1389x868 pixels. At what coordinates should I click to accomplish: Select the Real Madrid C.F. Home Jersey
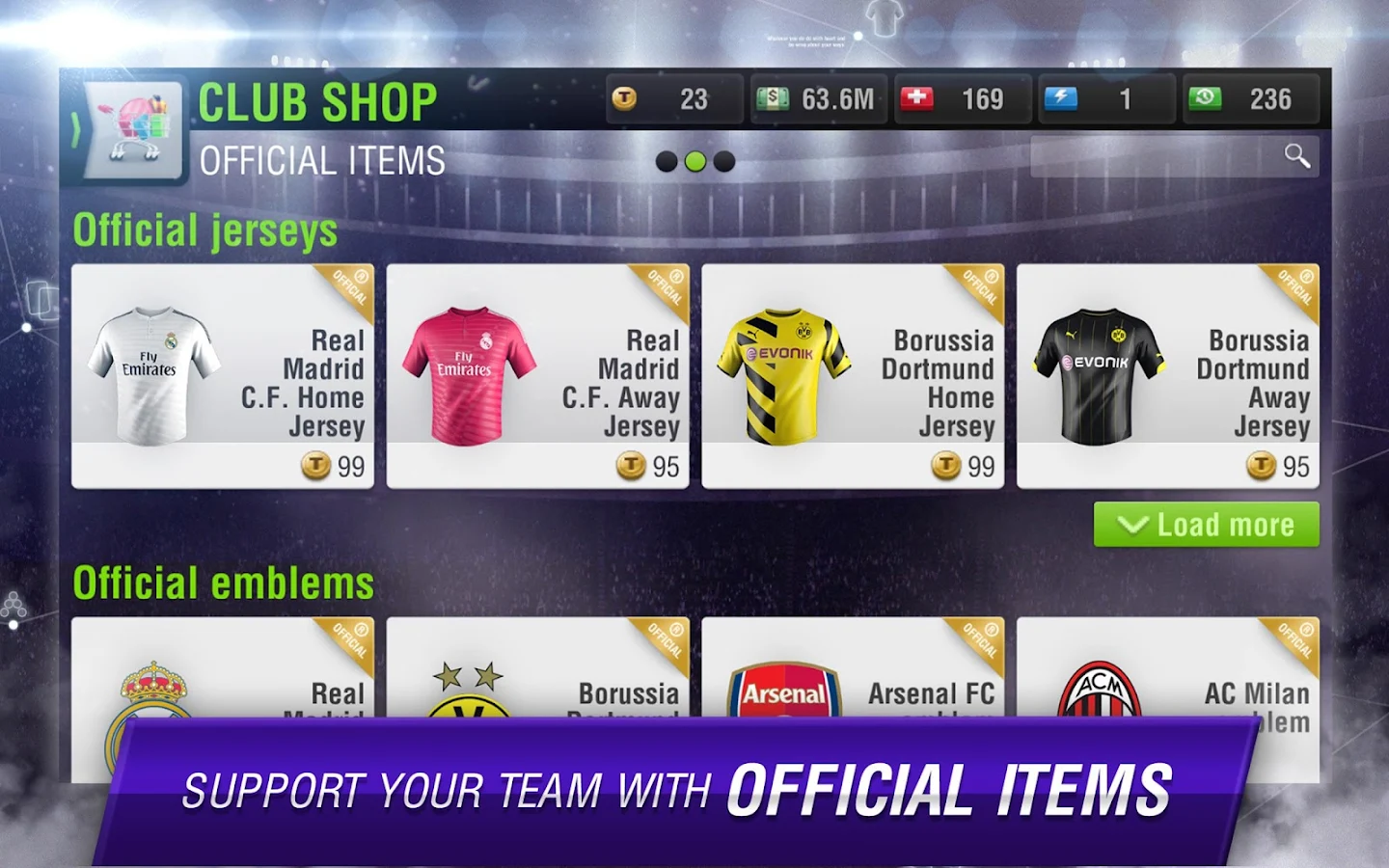point(223,376)
